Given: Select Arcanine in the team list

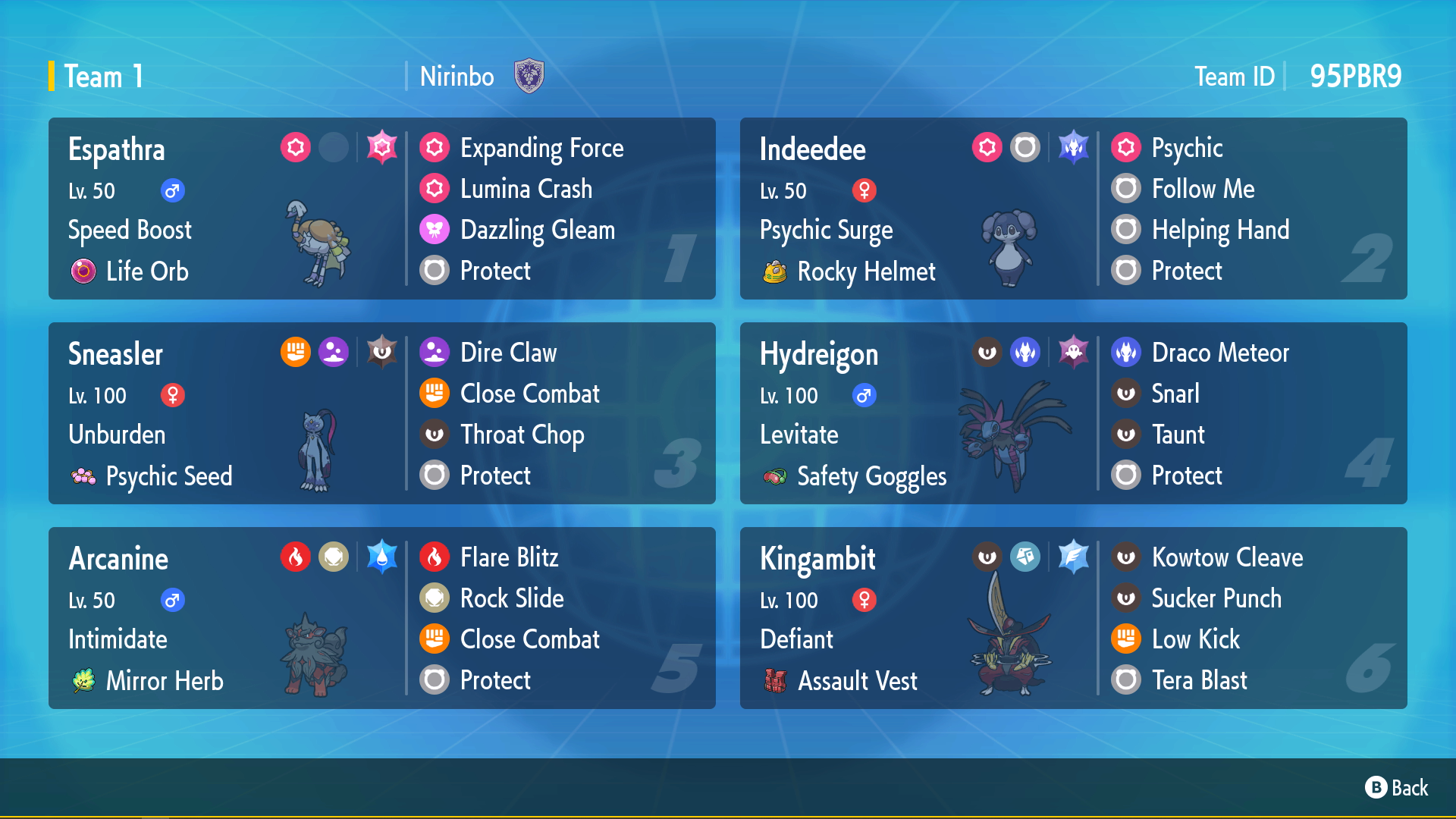Looking at the screenshot, I should tap(227, 618).
